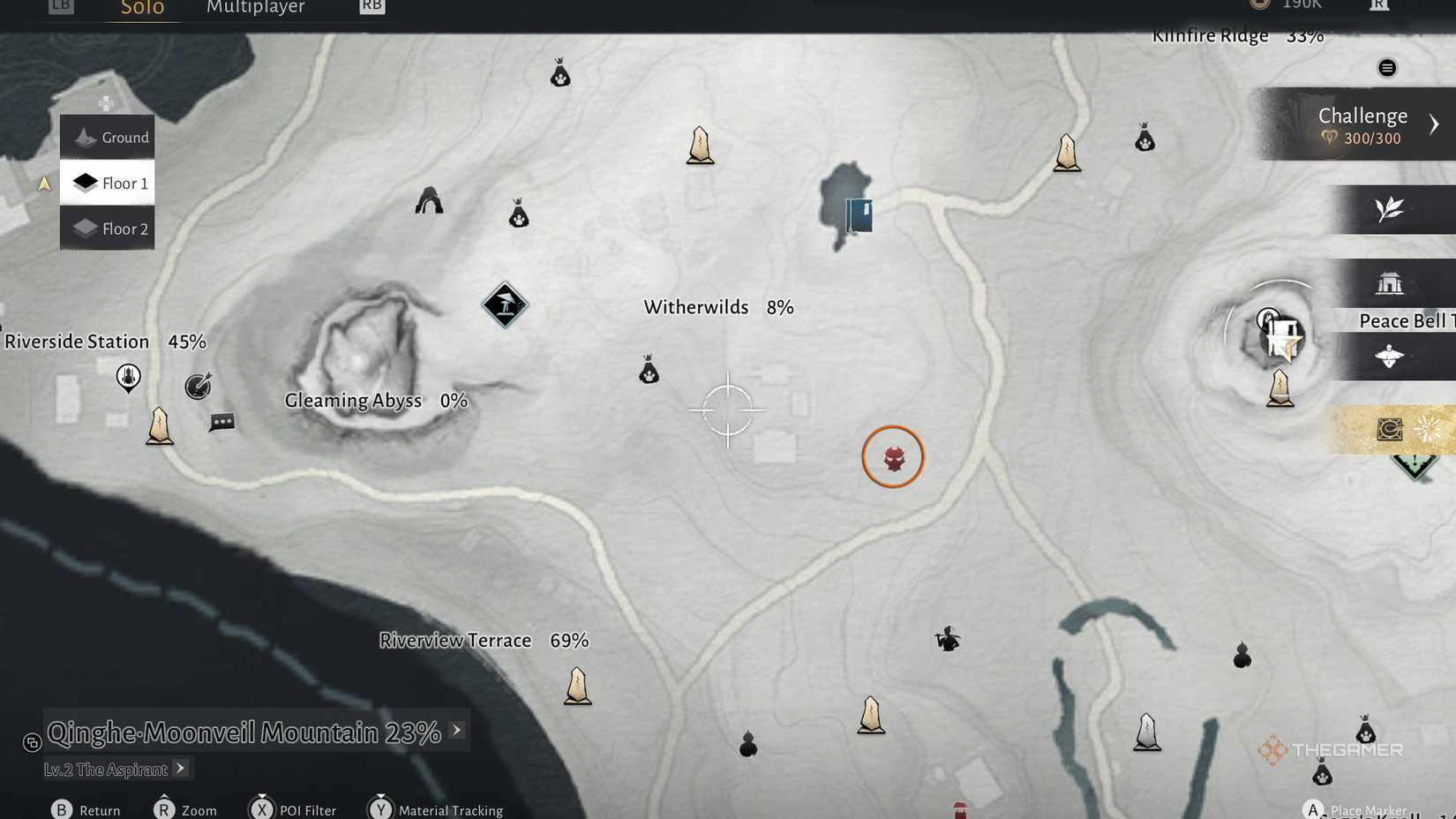Image resolution: width=1456 pixels, height=819 pixels.
Task: Select the Solo tab
Action: [x=141, y=8]
